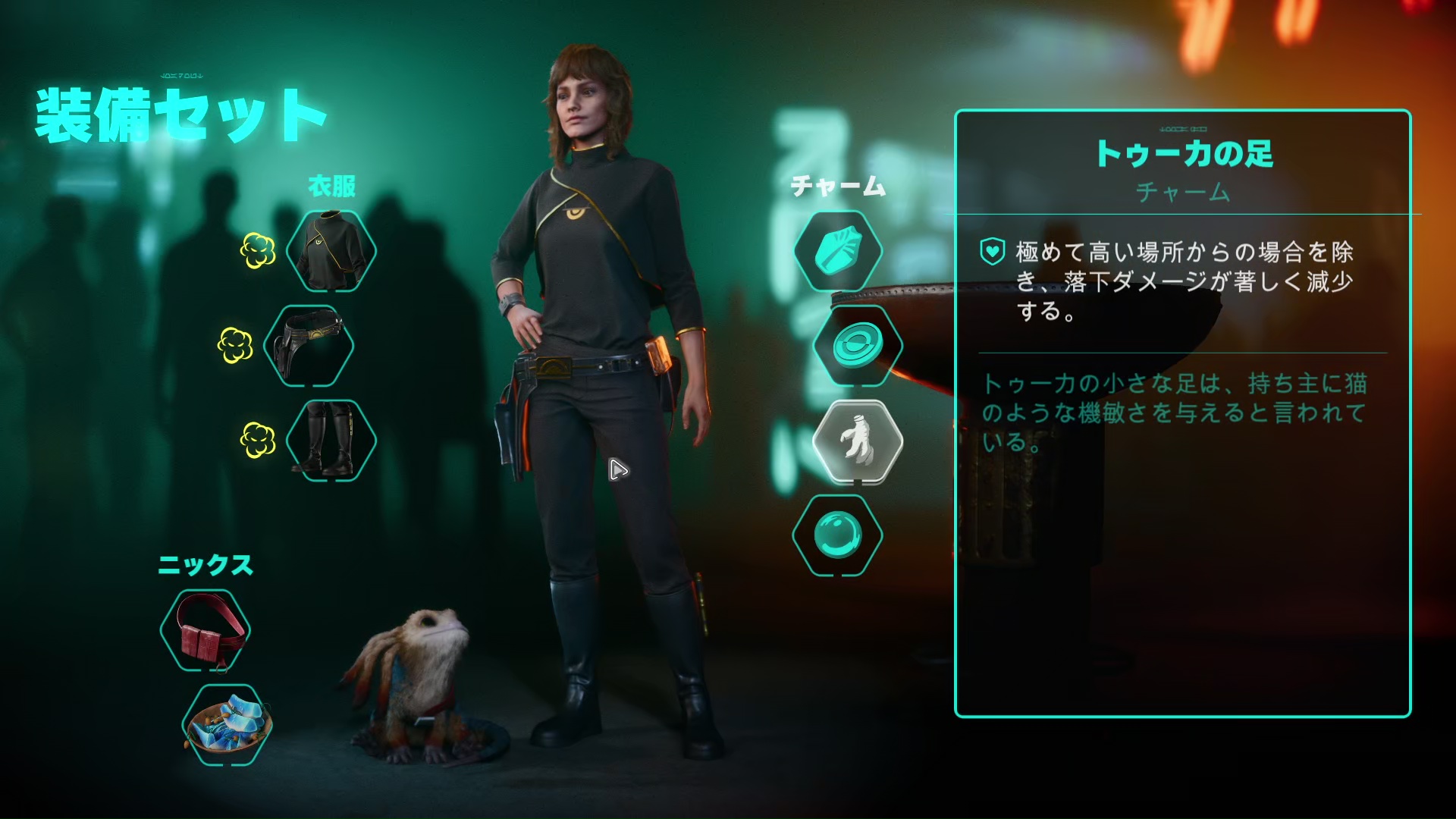The image size is (1456, 819).
Task: Click the Tooka's foot charm slot
Action: [x=858, y=441]
